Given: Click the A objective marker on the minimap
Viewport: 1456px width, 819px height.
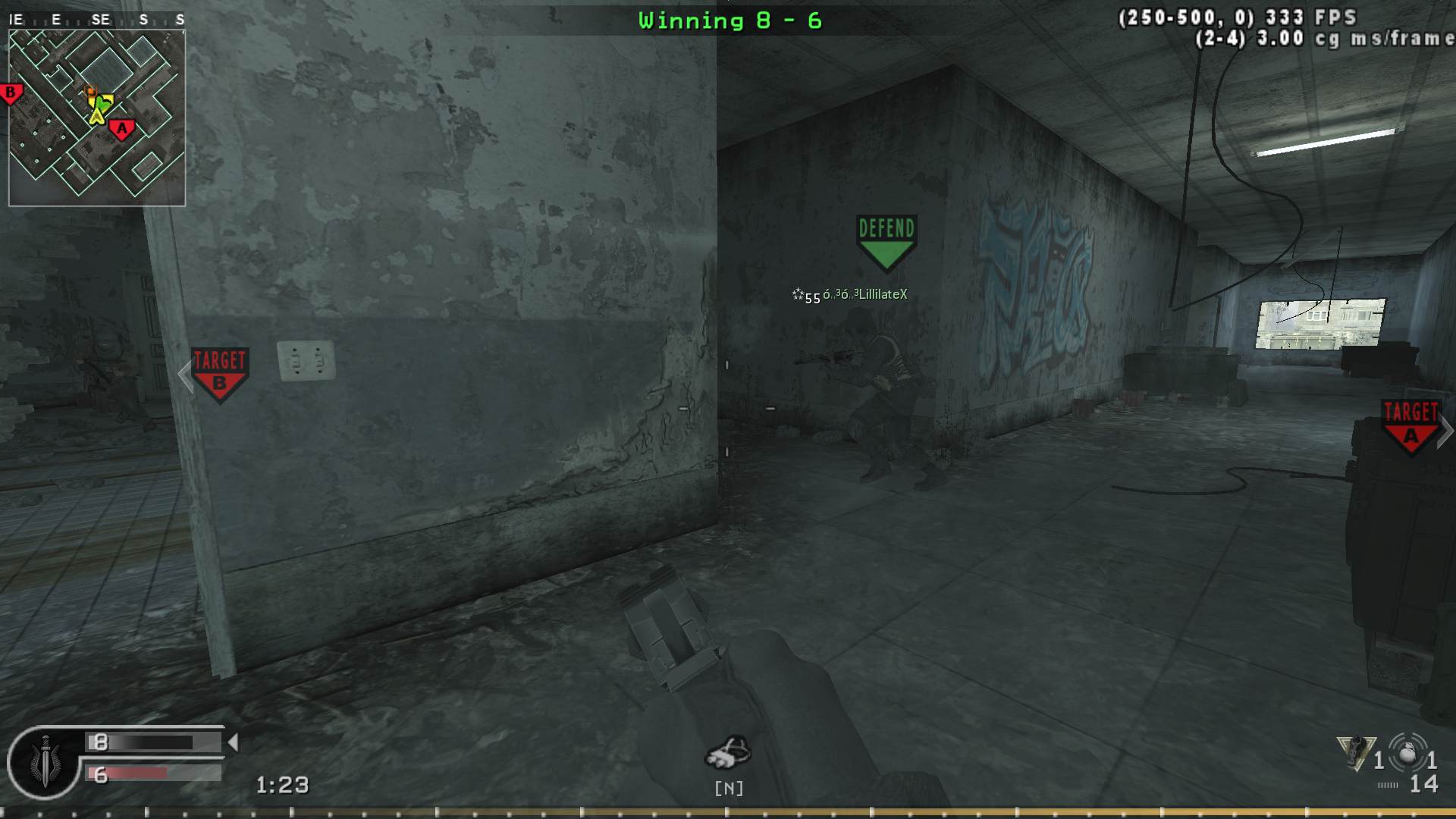Looking at the screenshot, I should [x=121, y=128].
